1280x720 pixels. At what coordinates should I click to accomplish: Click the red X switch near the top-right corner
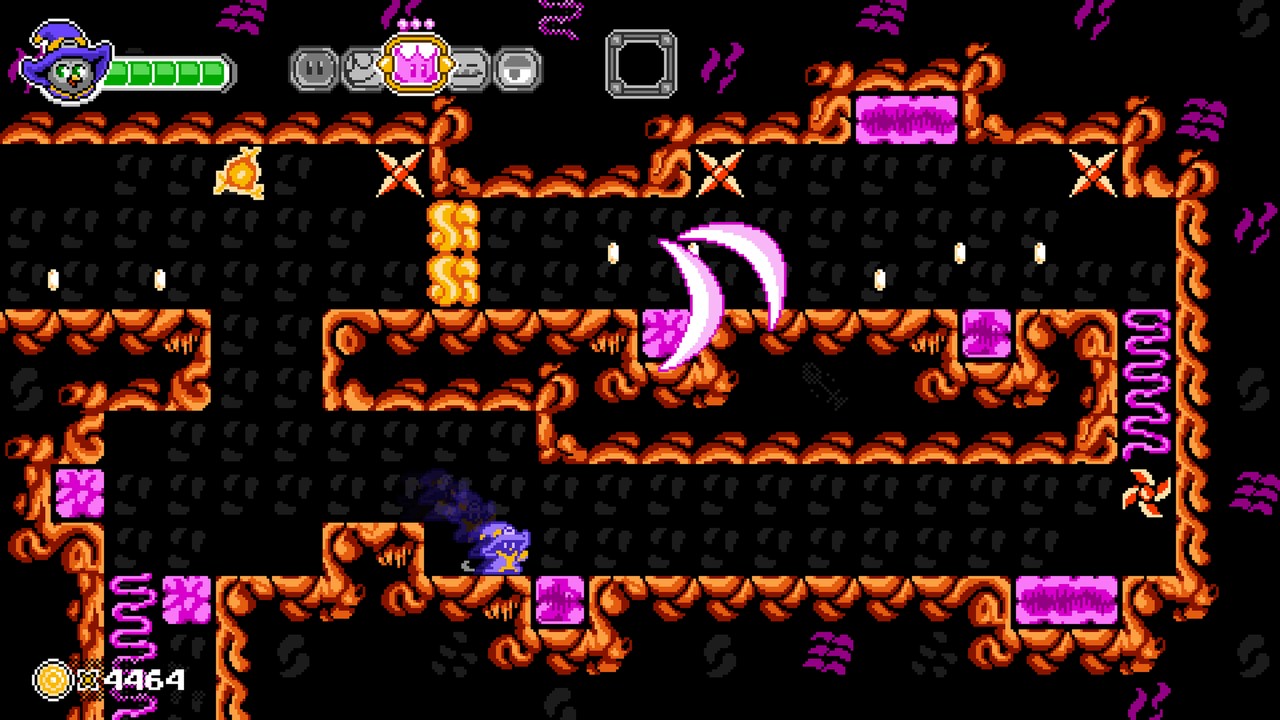pyautogui.click(x=1093, y=172)
